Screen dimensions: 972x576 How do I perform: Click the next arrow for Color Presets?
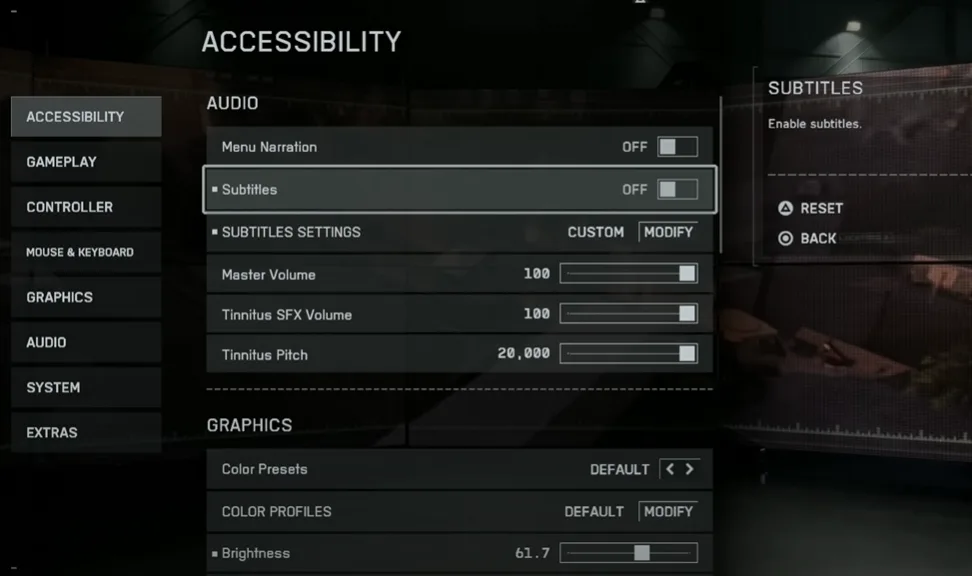click(x=689, y=469)
